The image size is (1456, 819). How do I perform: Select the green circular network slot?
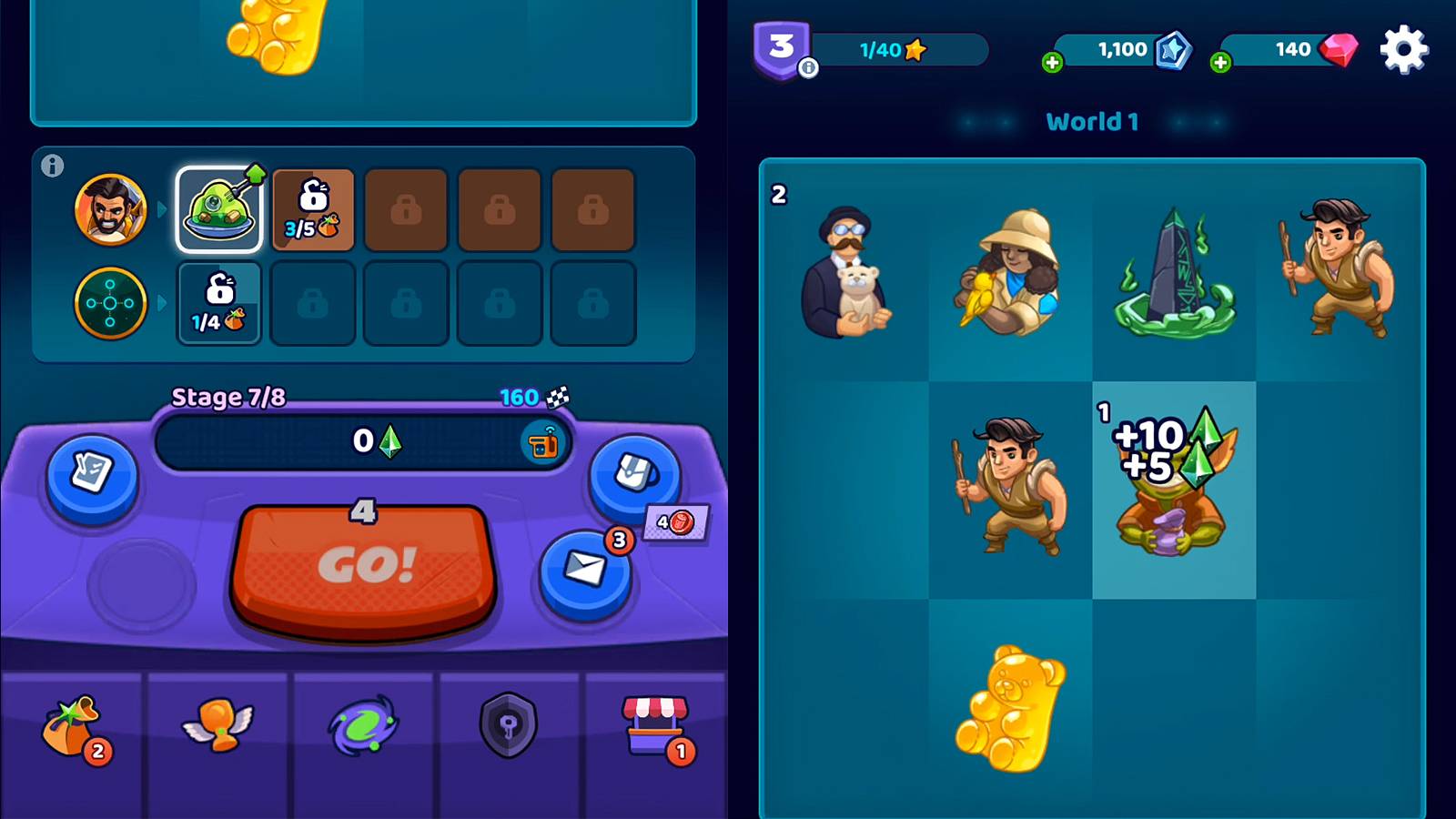point(109,303)
